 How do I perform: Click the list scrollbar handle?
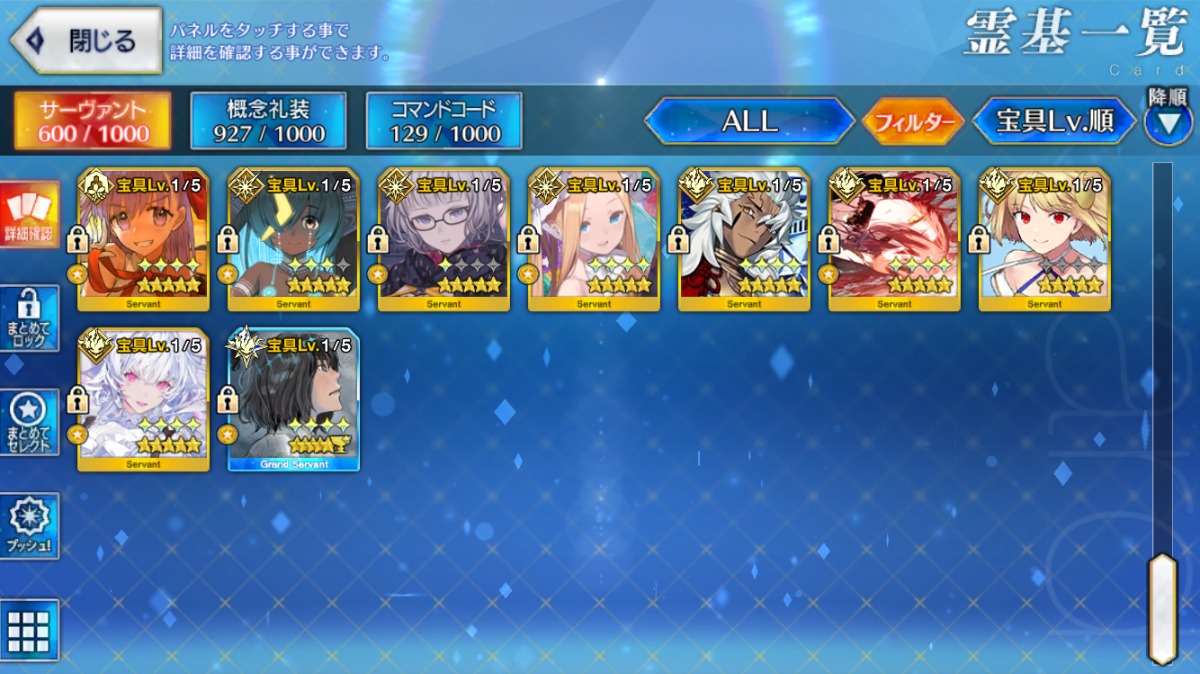(x=1161, y=607)
